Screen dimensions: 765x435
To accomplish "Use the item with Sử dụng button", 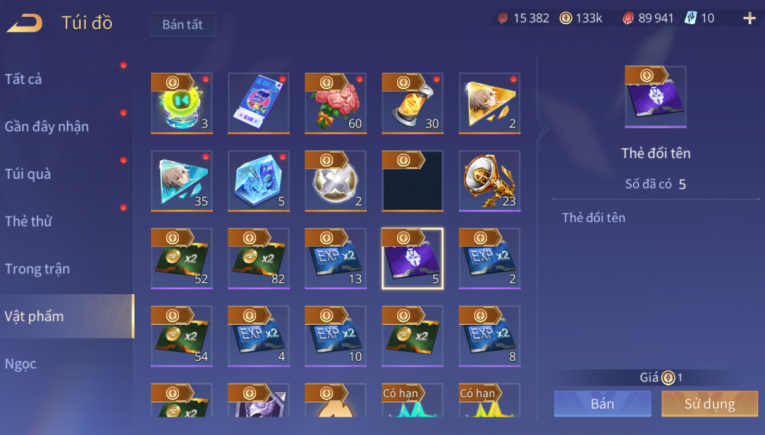I will pos(710,404).
